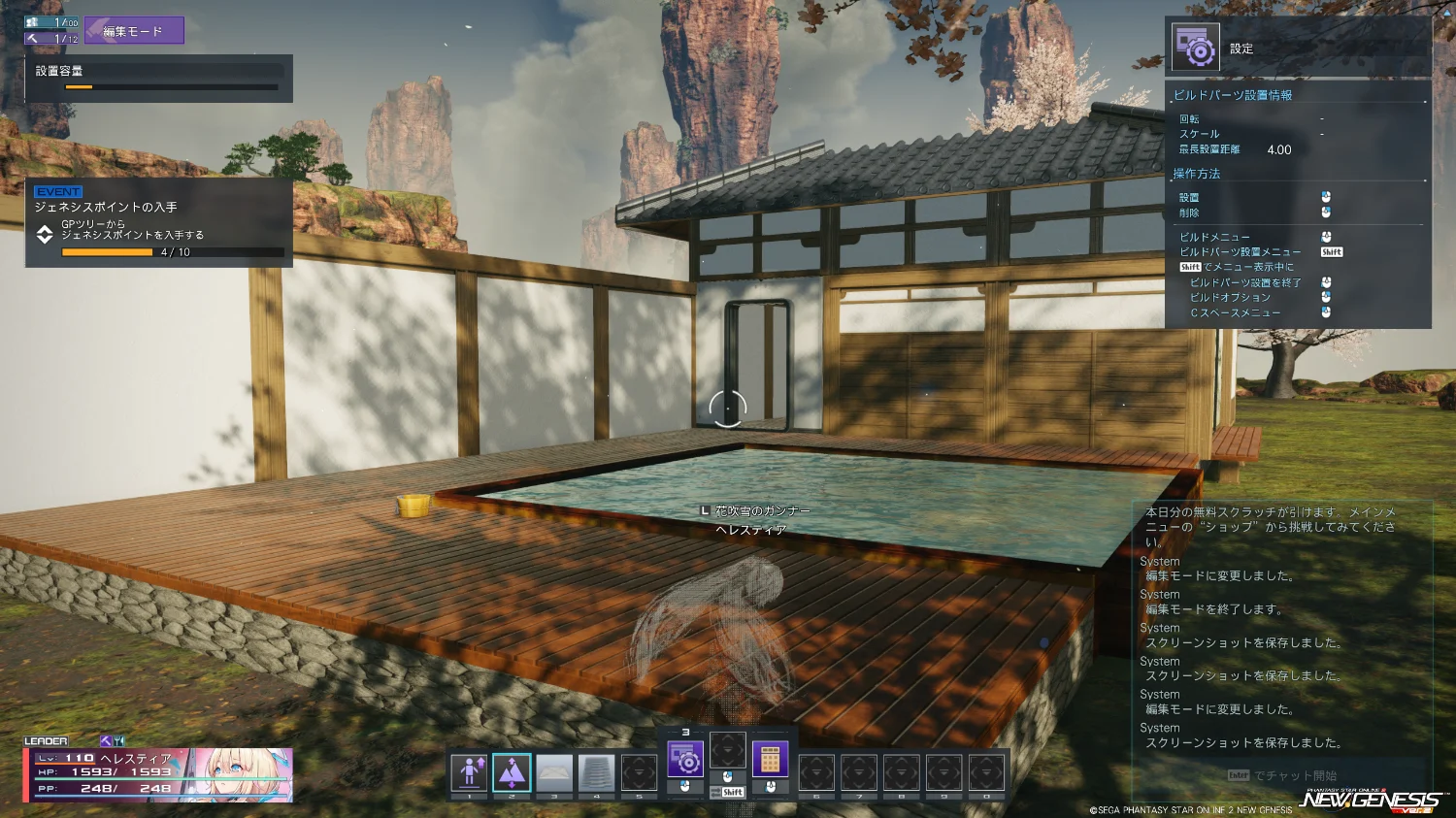
Task: Choose the gray staircase build part
Action: [x=597, y=772]
